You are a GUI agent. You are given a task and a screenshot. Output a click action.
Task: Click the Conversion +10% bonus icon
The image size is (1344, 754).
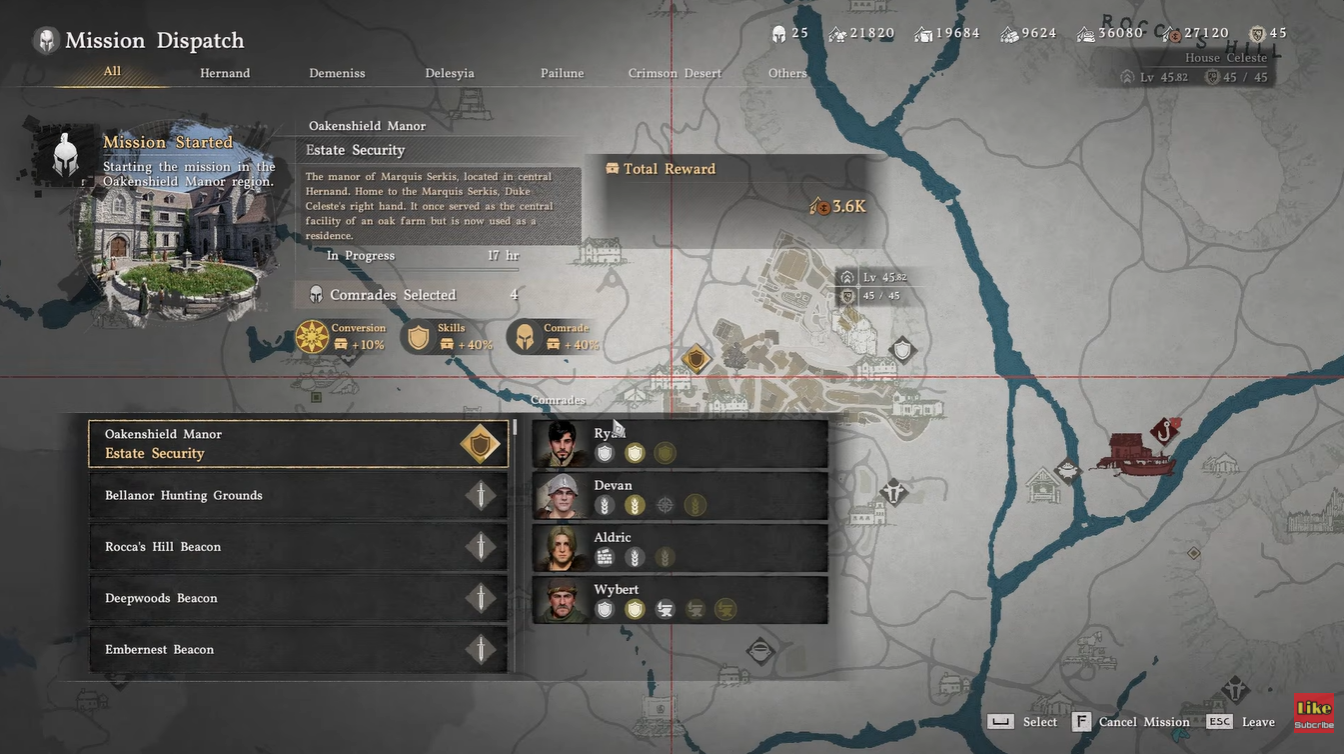point(312,337)
